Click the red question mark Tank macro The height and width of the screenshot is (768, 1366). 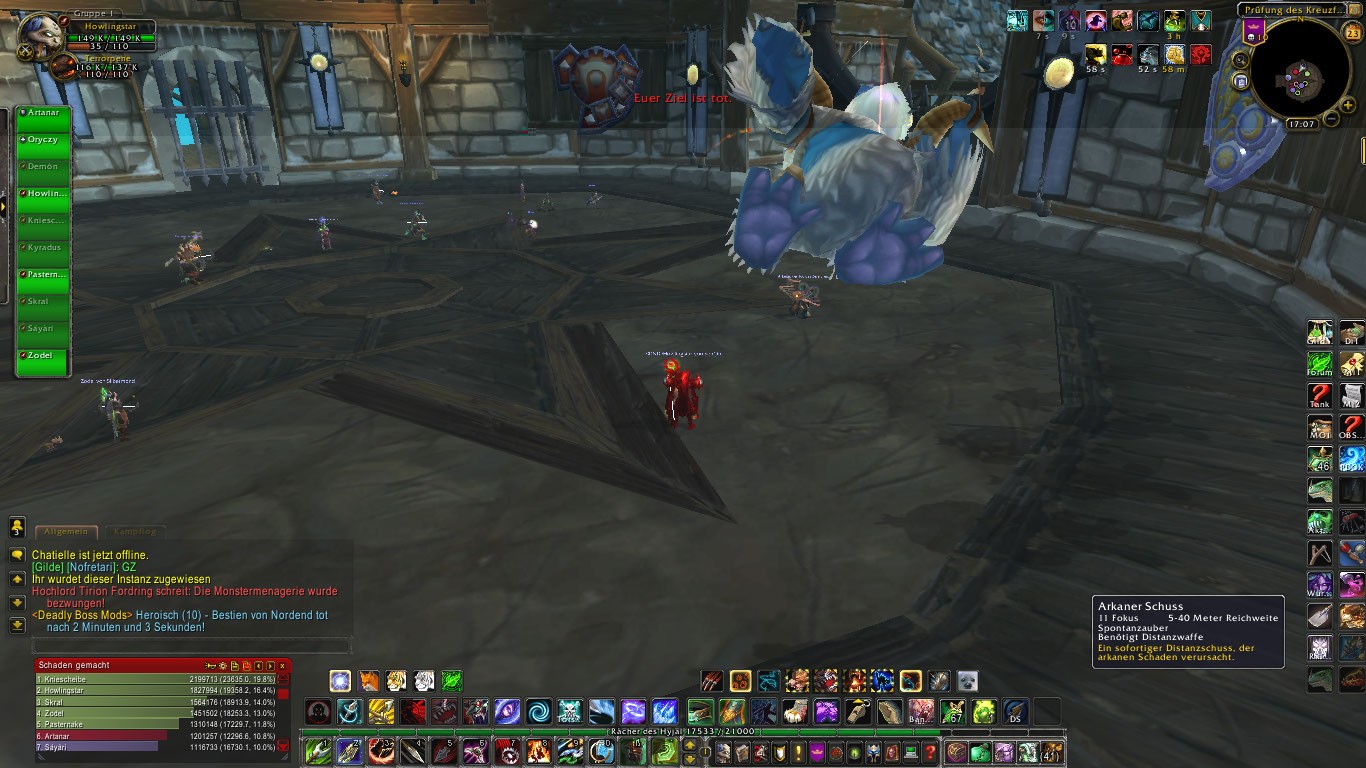1320,397
